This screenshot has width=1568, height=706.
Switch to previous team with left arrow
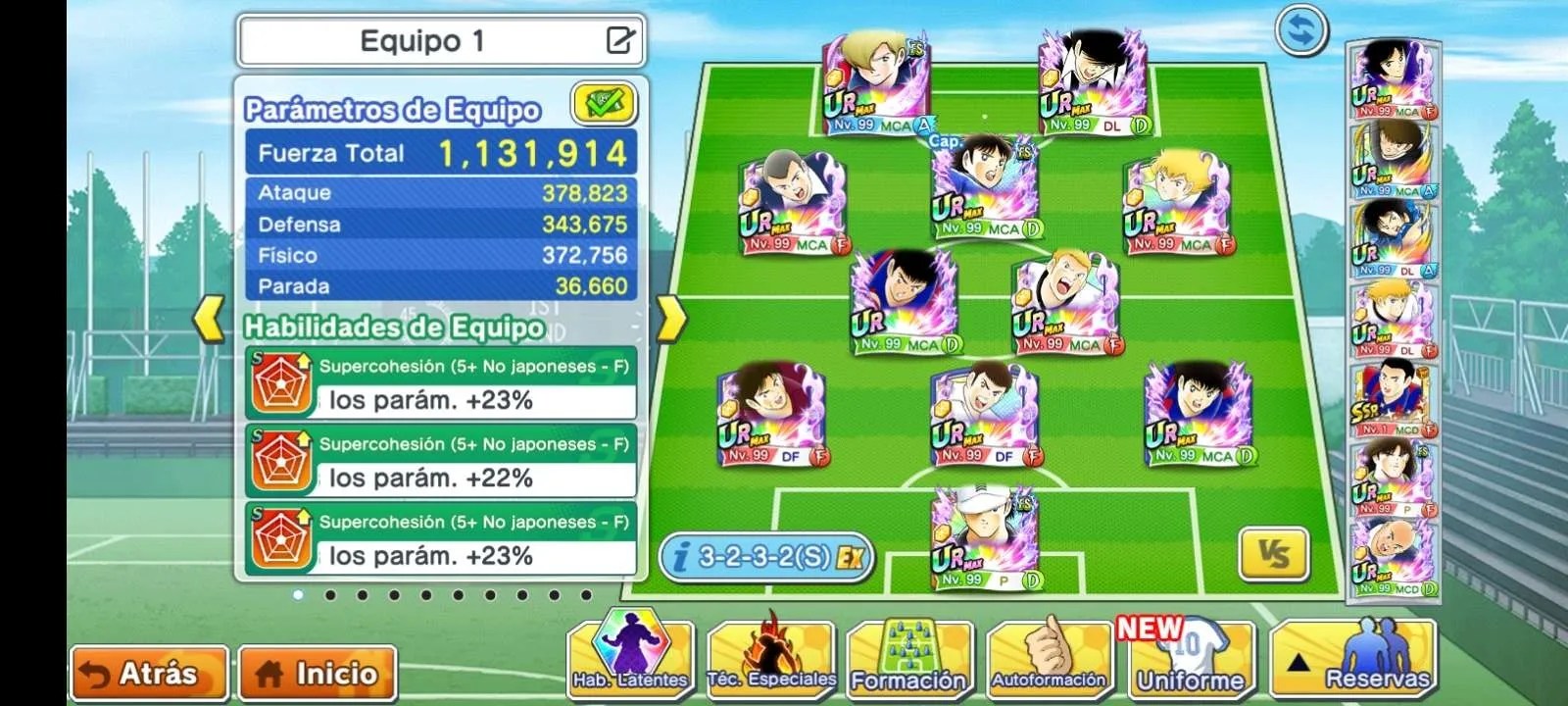click(209, 319)
